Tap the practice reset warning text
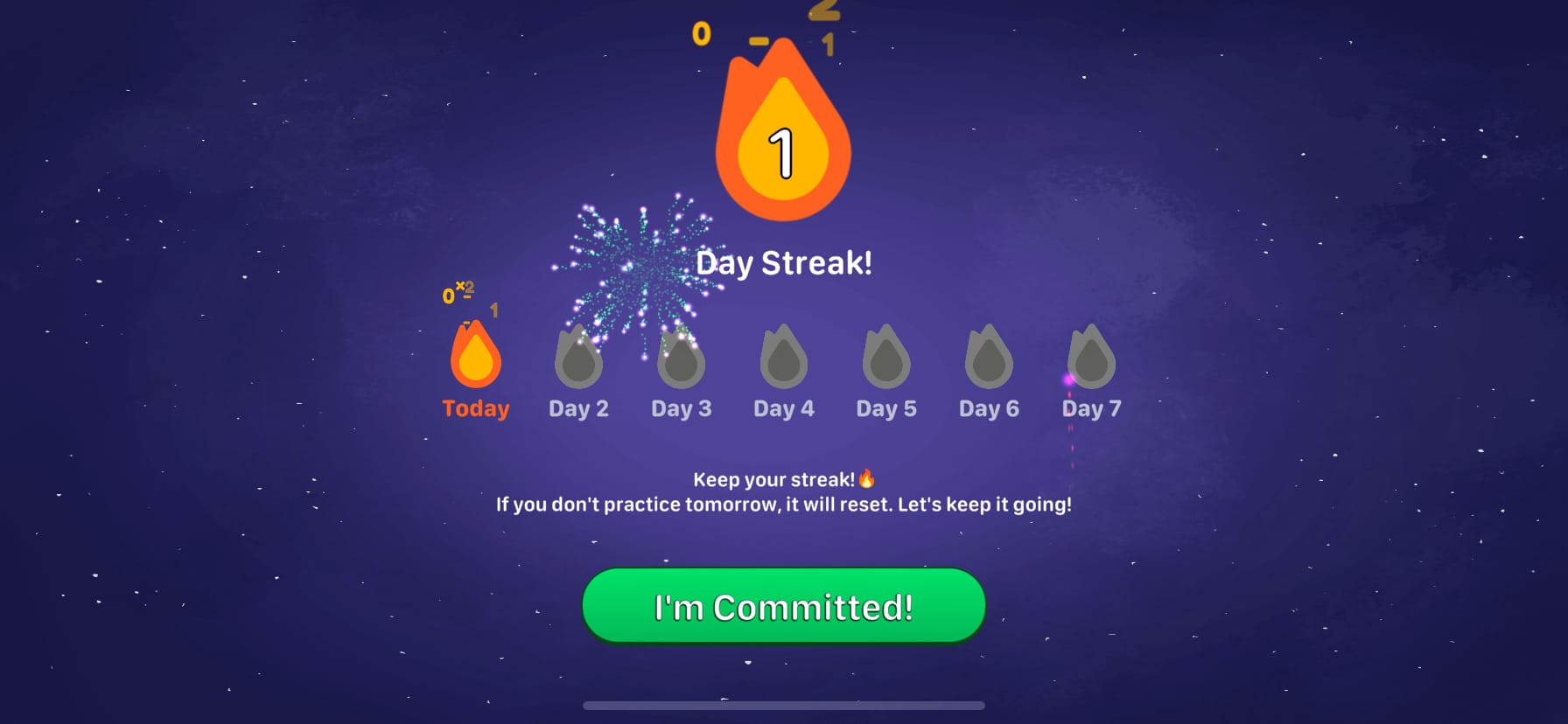 pos(783,504)
